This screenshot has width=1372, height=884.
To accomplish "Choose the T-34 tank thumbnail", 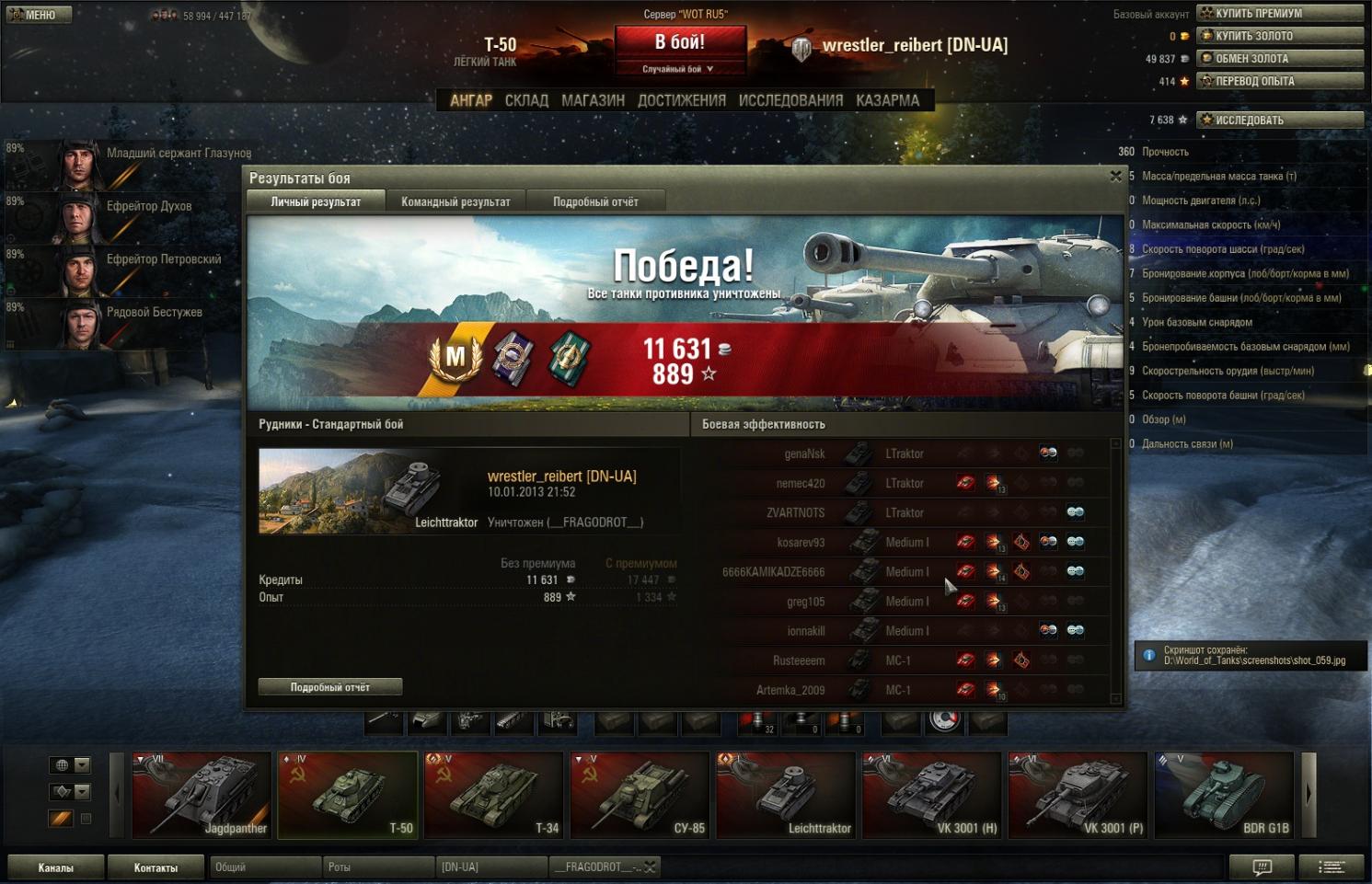I will pyautogui.click(x=494, y=795).
